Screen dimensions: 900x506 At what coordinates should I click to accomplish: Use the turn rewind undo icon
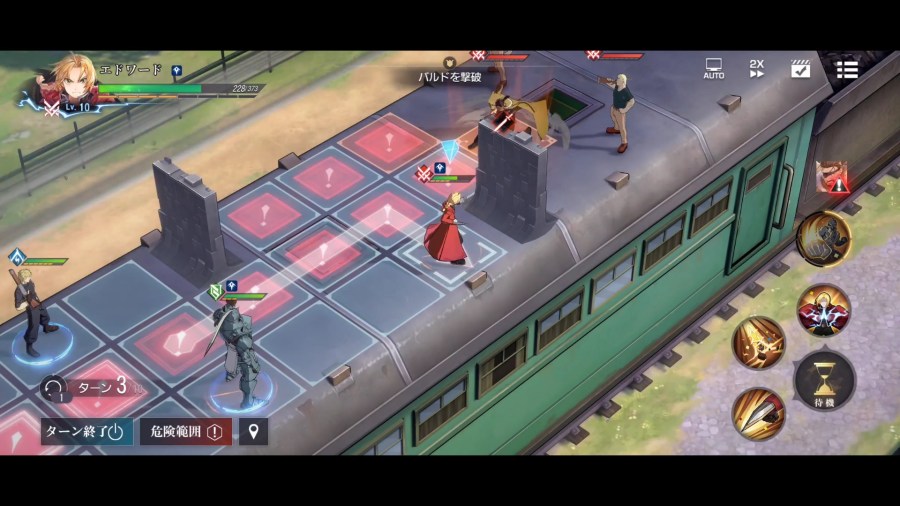(x=53, y=387)
